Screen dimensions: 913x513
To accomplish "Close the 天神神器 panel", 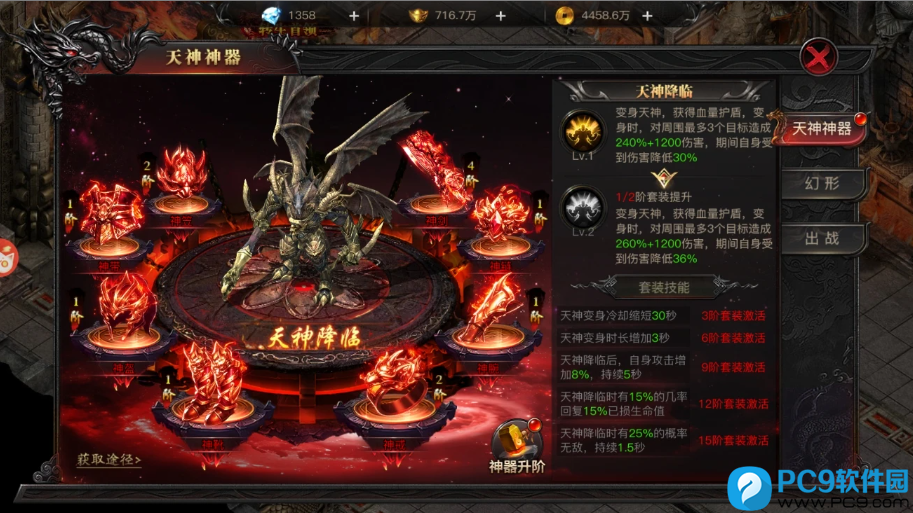I will point(819,57).
